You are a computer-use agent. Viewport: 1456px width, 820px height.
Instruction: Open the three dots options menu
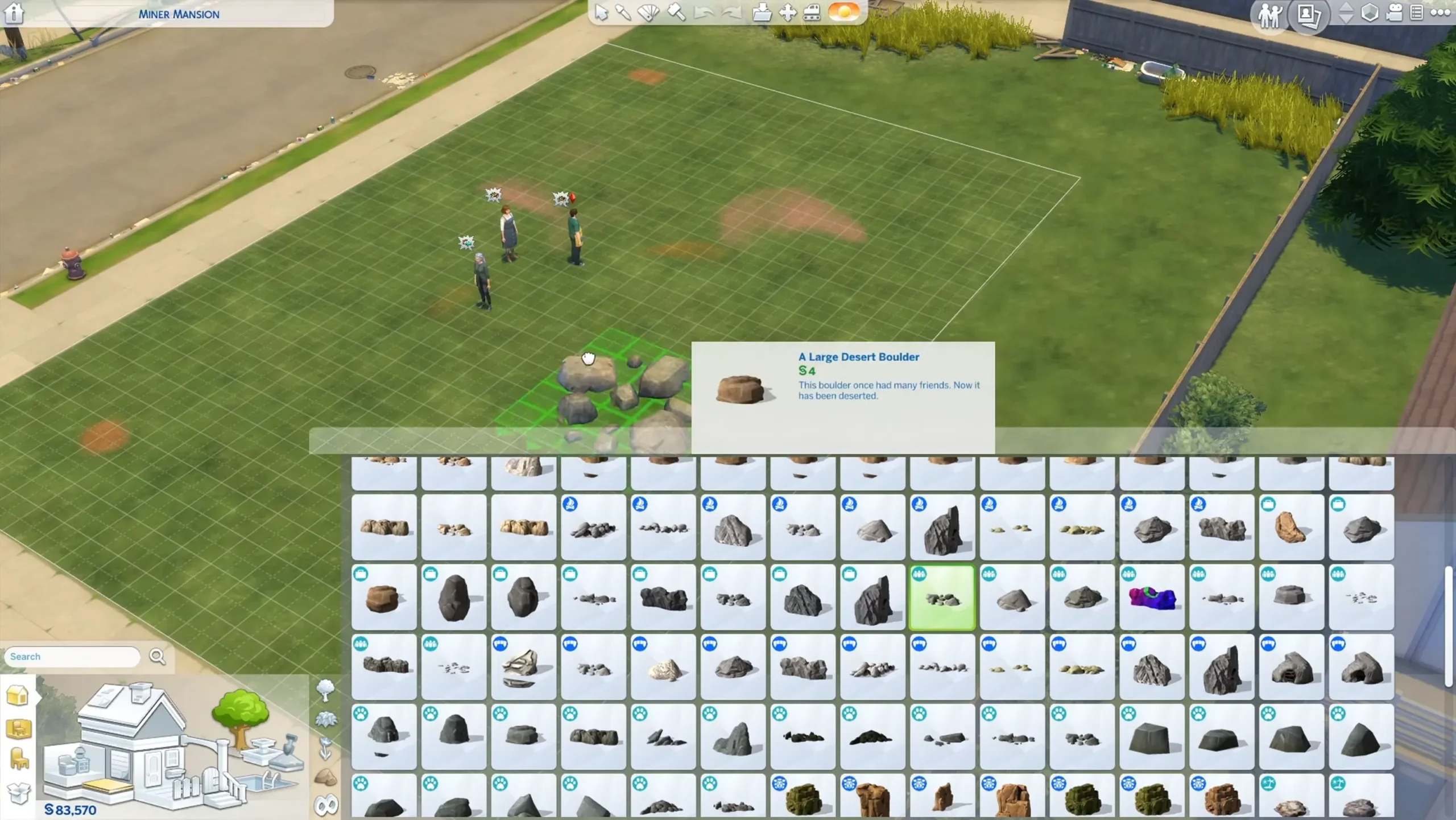[1440, 13]
